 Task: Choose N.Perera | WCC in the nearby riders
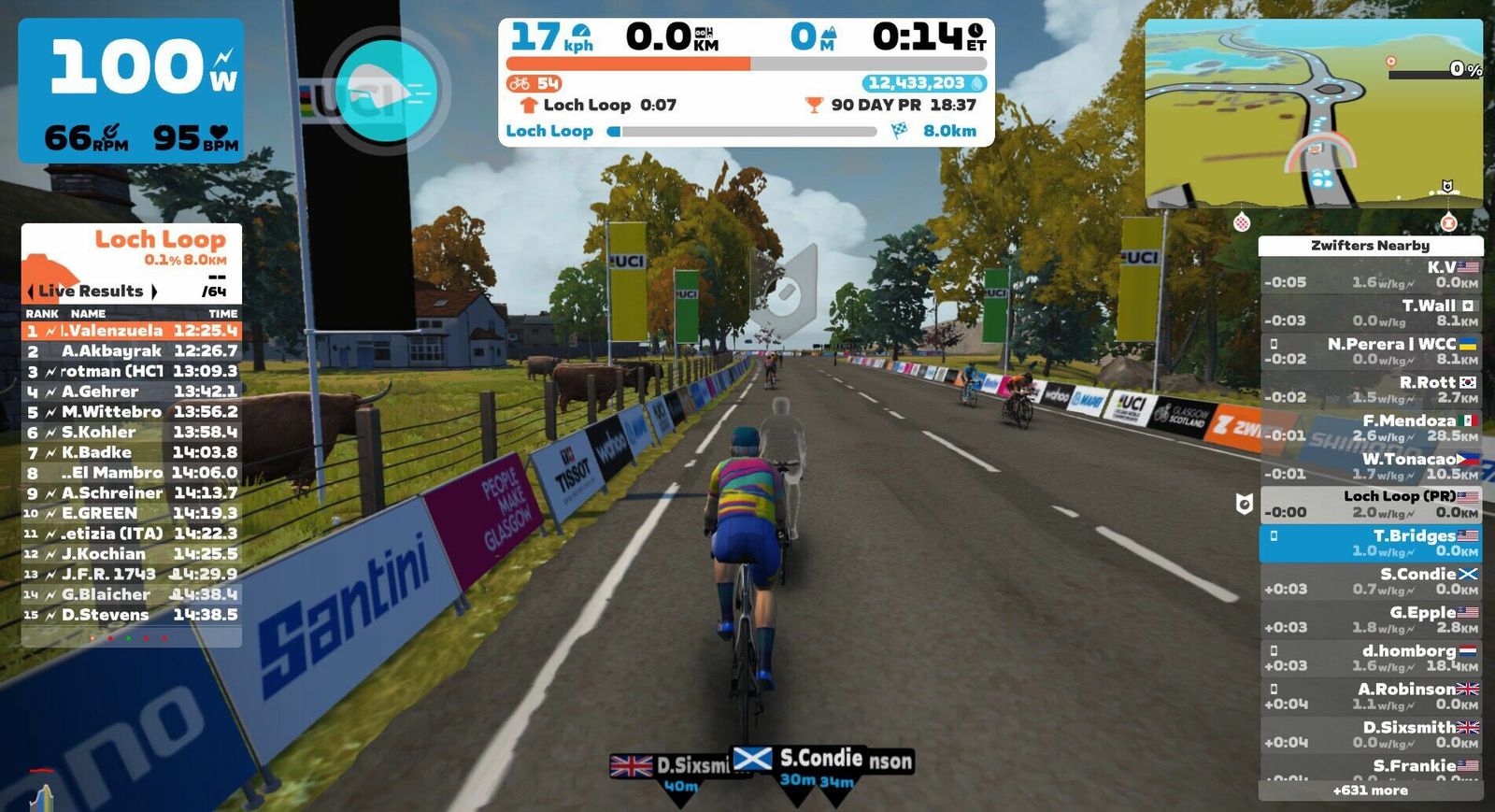click(1371, 351)
